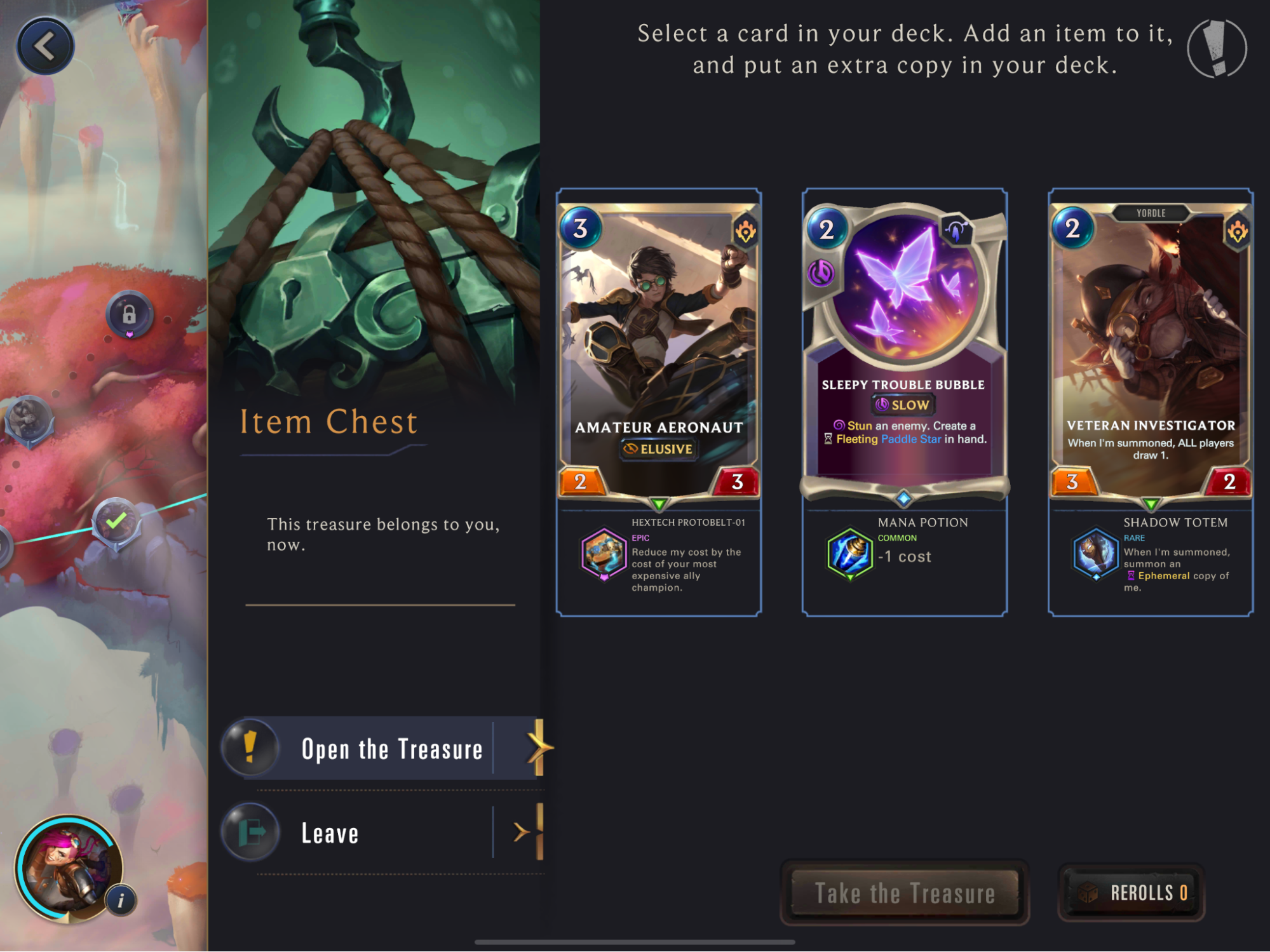
Task: Use the Rerolls button
Action: point(1132,893)
